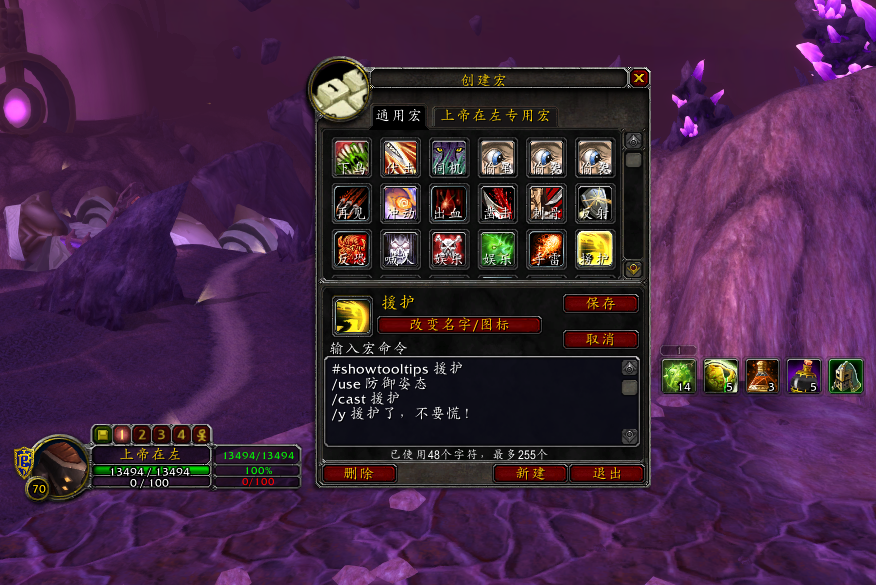Exit the macro window via 退出

point(606,473)
